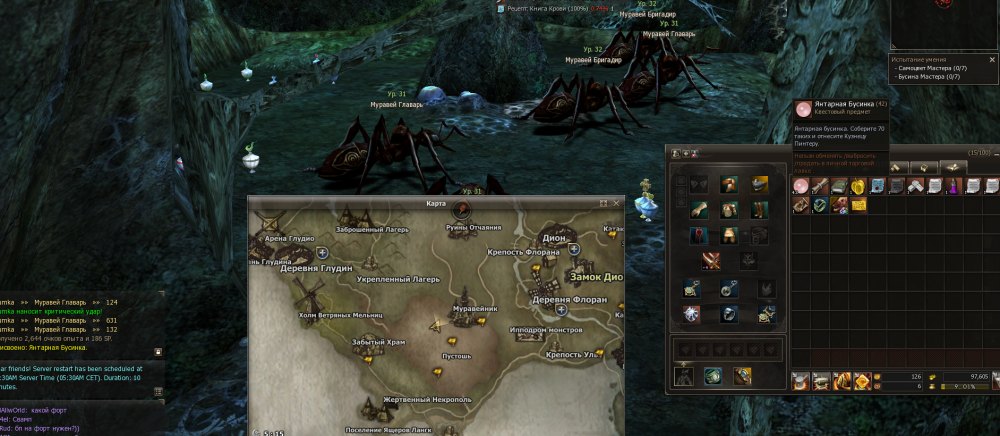Select the Янтарная Бусинка item in inventory
The height and width of the screenshot is (436, 1000).
click(800, 187)
